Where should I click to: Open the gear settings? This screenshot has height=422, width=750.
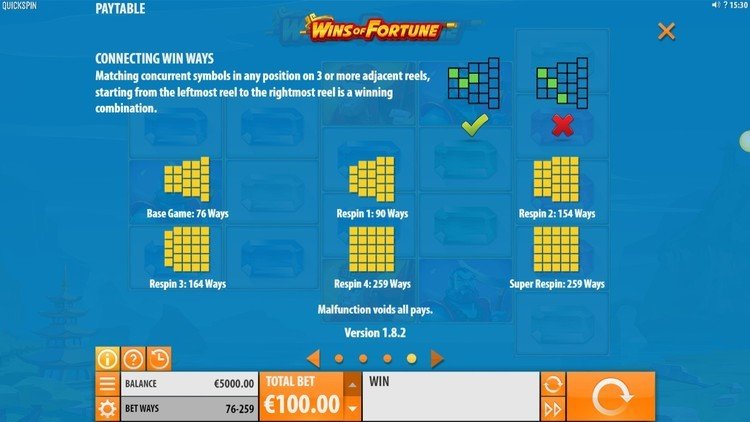coord(107,408)
